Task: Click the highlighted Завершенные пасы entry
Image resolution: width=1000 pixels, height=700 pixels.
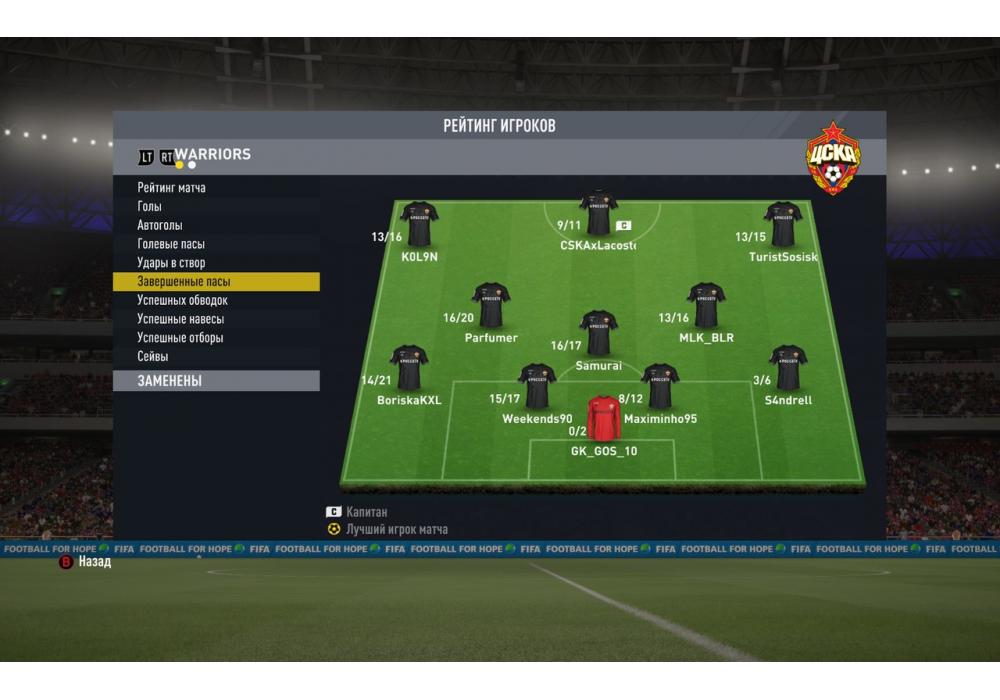Action: tap(184, 282)
